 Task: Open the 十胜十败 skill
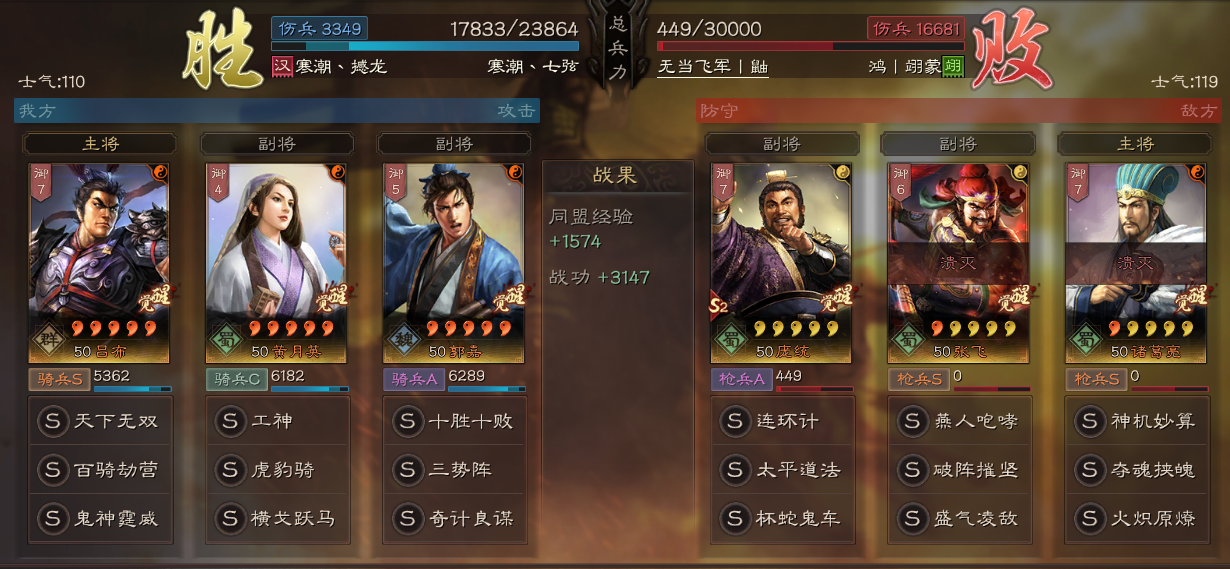pyautogui.click(x=453, y=421)
